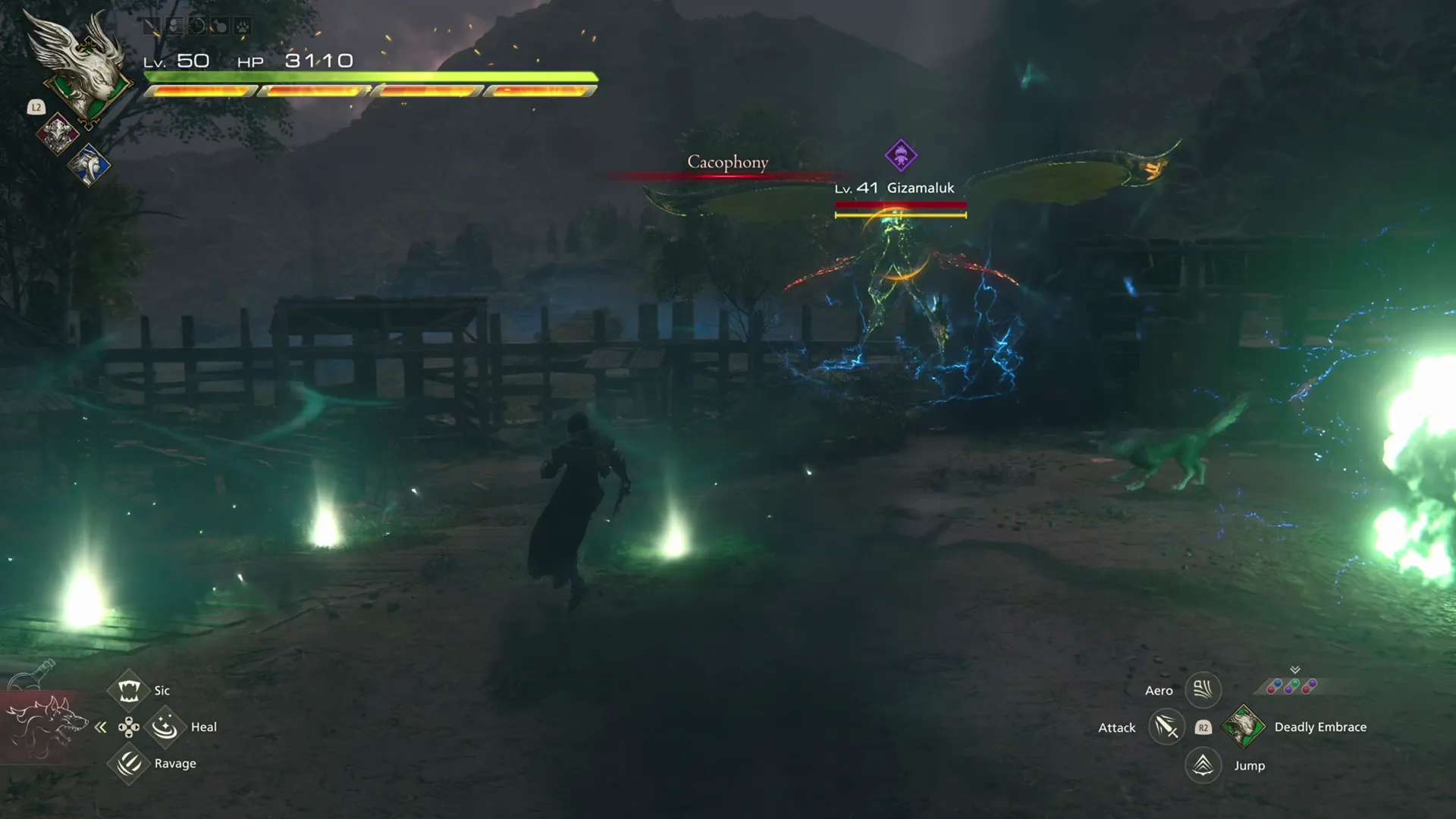The image size is (1456, 819).
Task: Click the Gizamaluk enemy name label
Action: click(x=919, y=188)
